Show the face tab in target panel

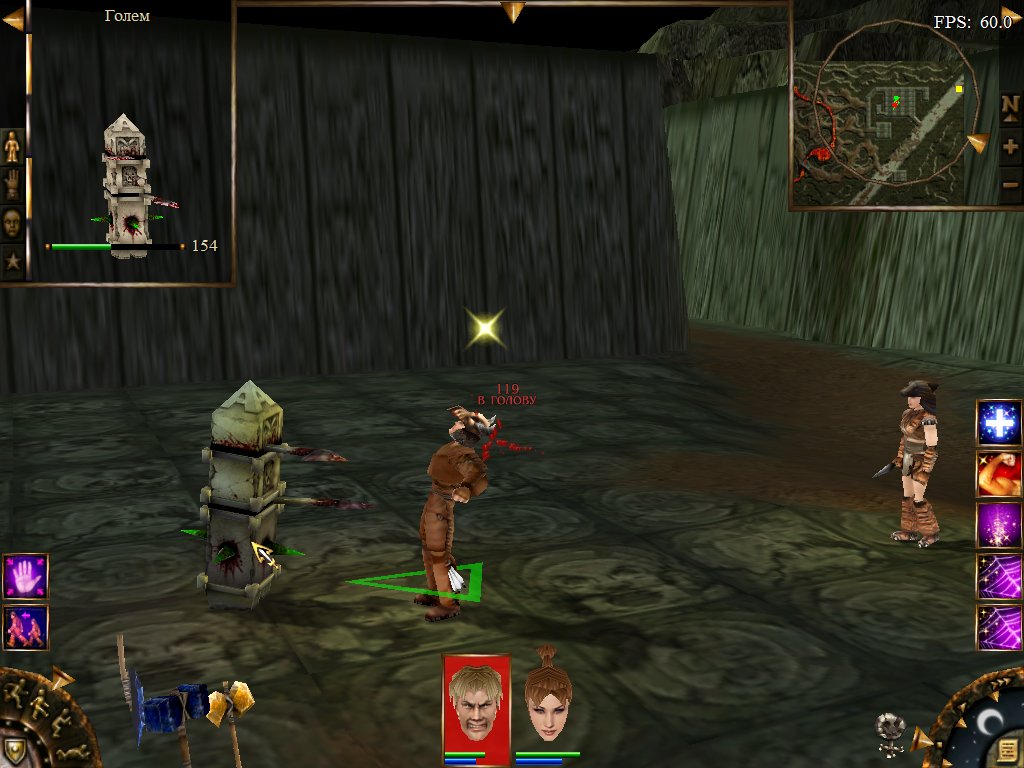12,223
